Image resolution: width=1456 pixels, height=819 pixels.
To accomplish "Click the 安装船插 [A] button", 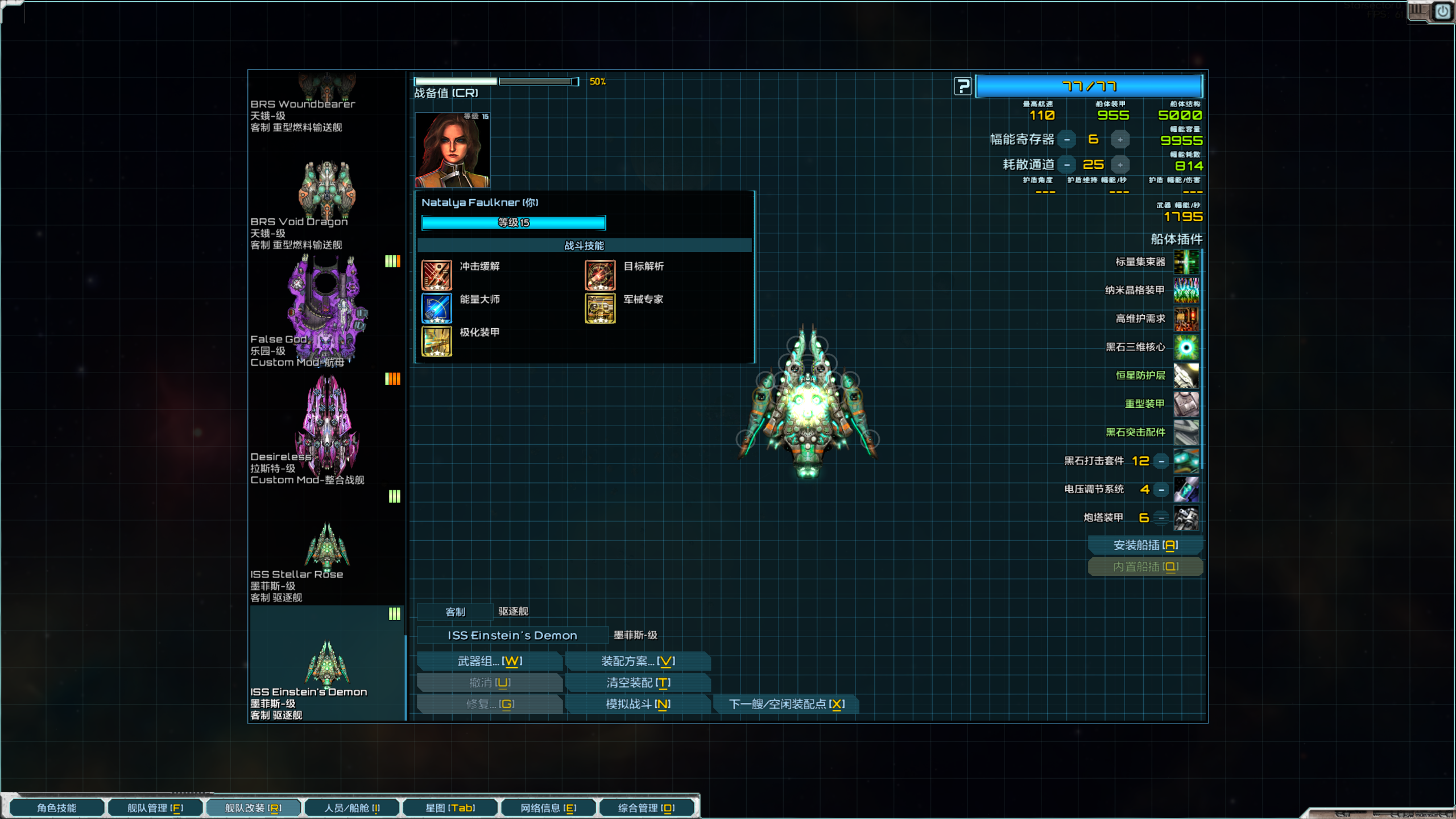I will coord(1145,544).
